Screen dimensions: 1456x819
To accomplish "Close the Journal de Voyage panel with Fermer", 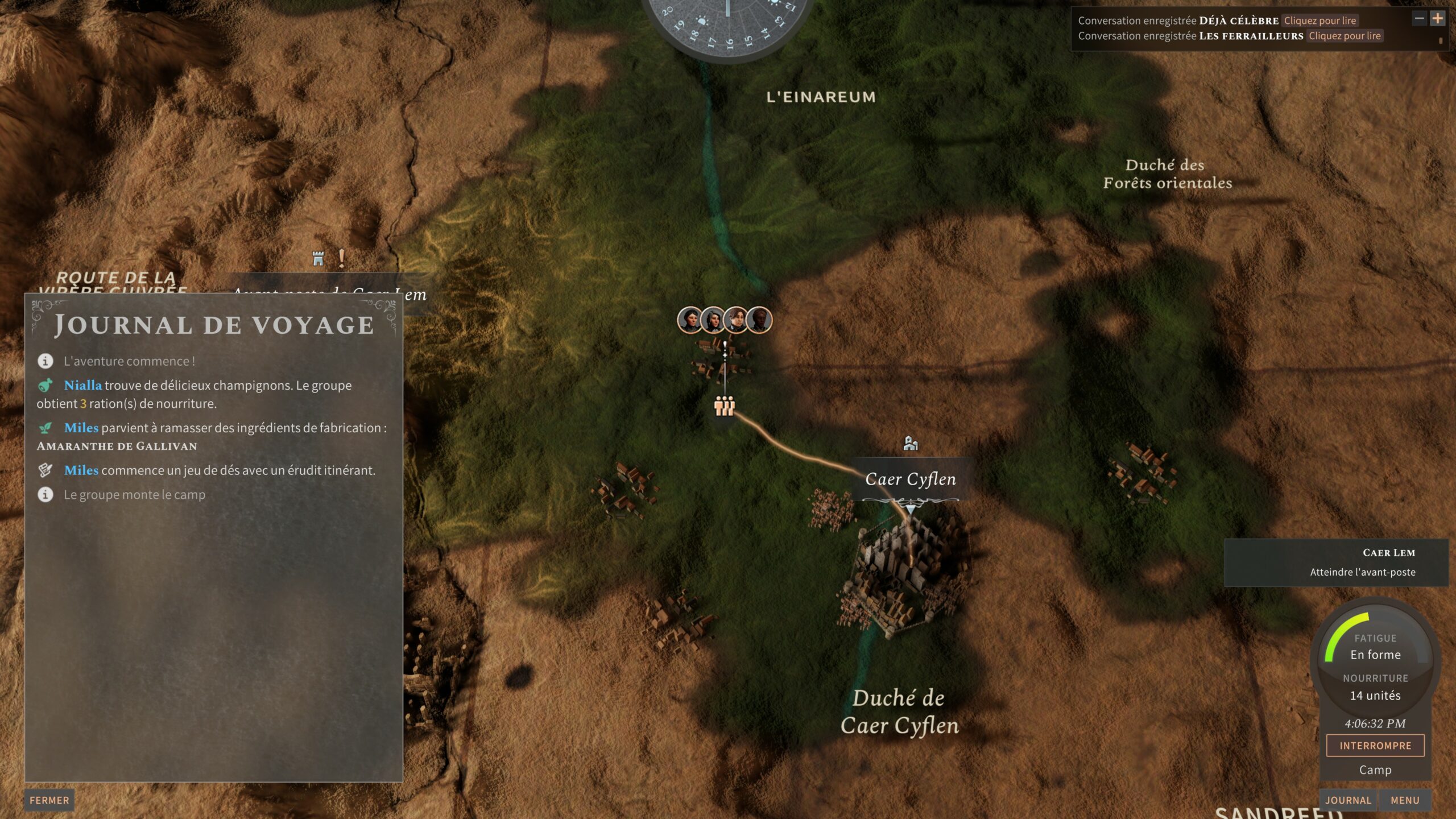I will [49, 800].
